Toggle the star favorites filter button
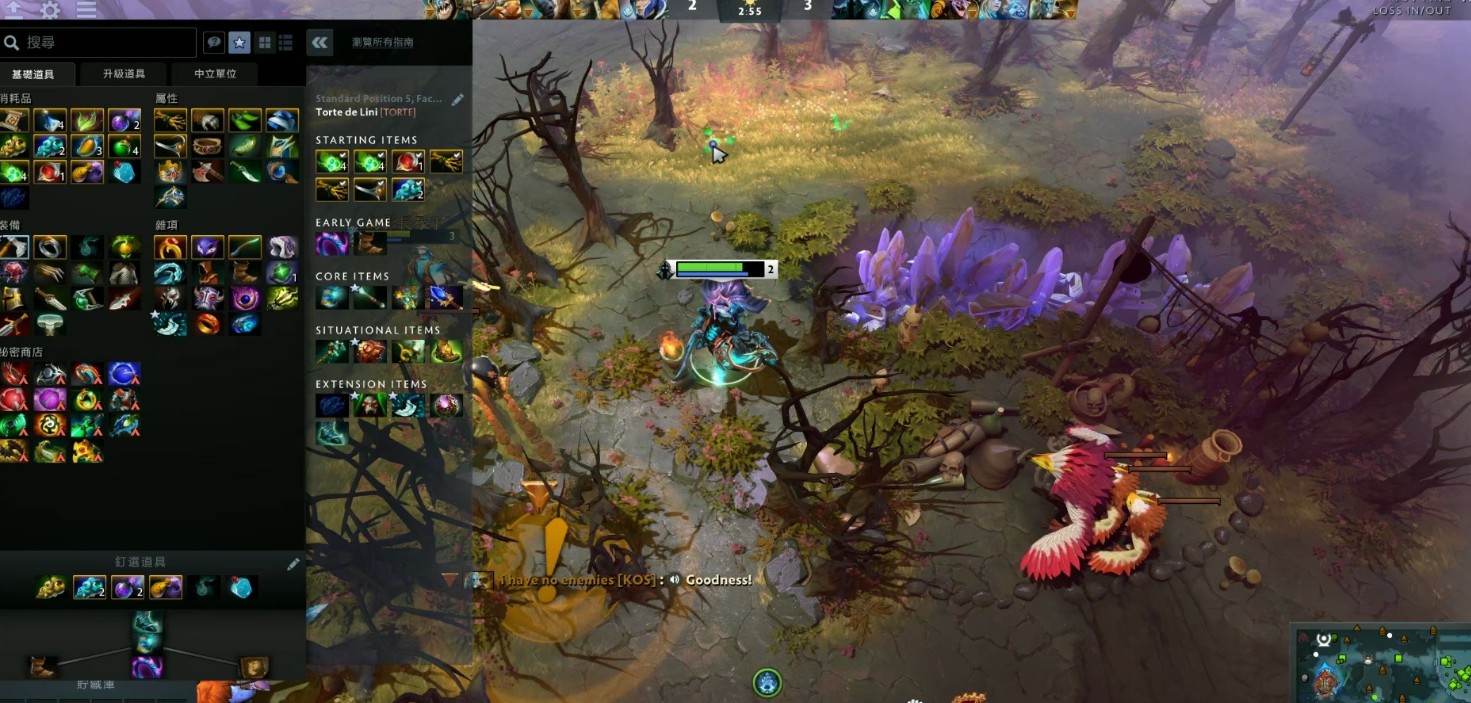The height and width of the screenshot is (703, 1471). (239, 43)
